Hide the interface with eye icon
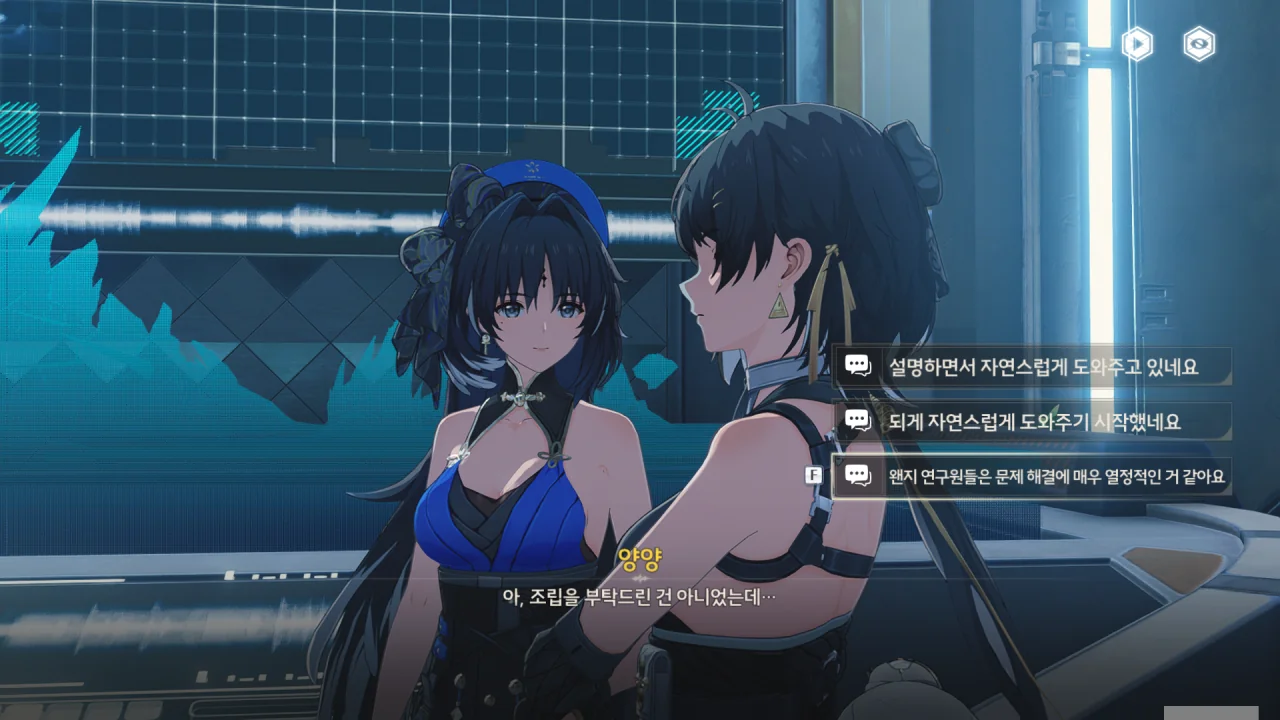 [1199, 44]
